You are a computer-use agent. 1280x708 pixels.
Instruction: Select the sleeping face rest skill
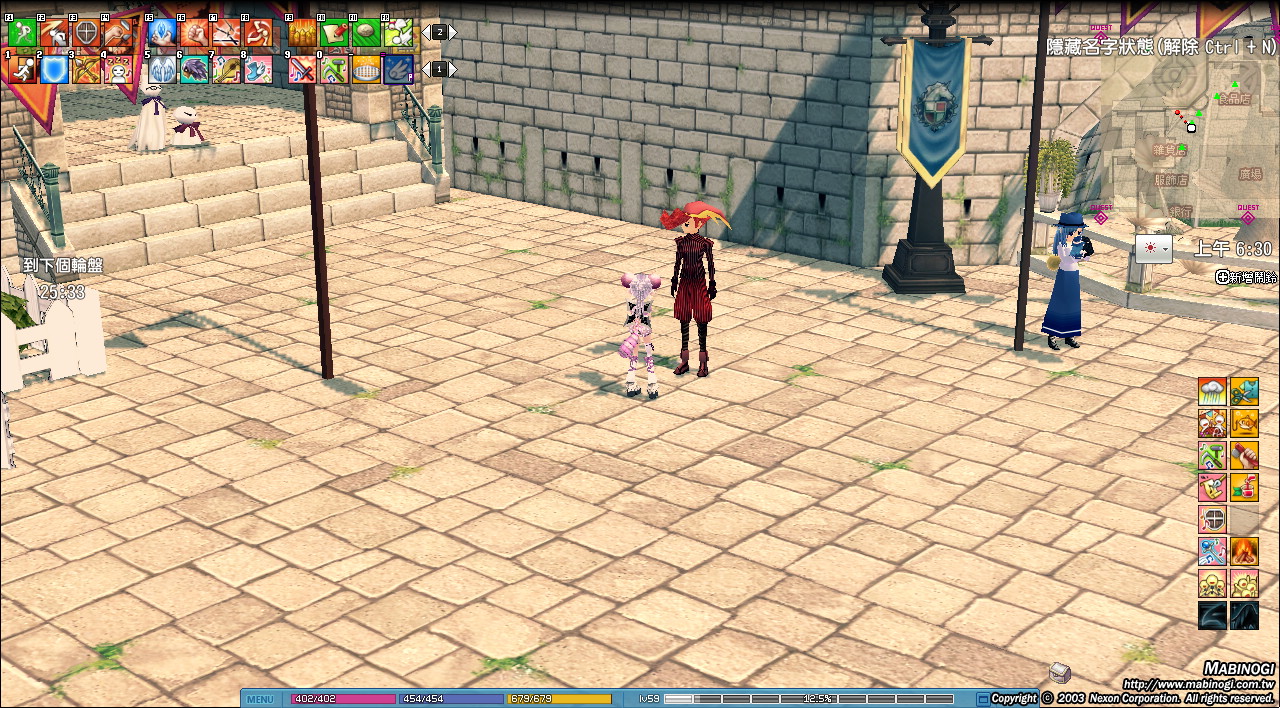[118, 69]
